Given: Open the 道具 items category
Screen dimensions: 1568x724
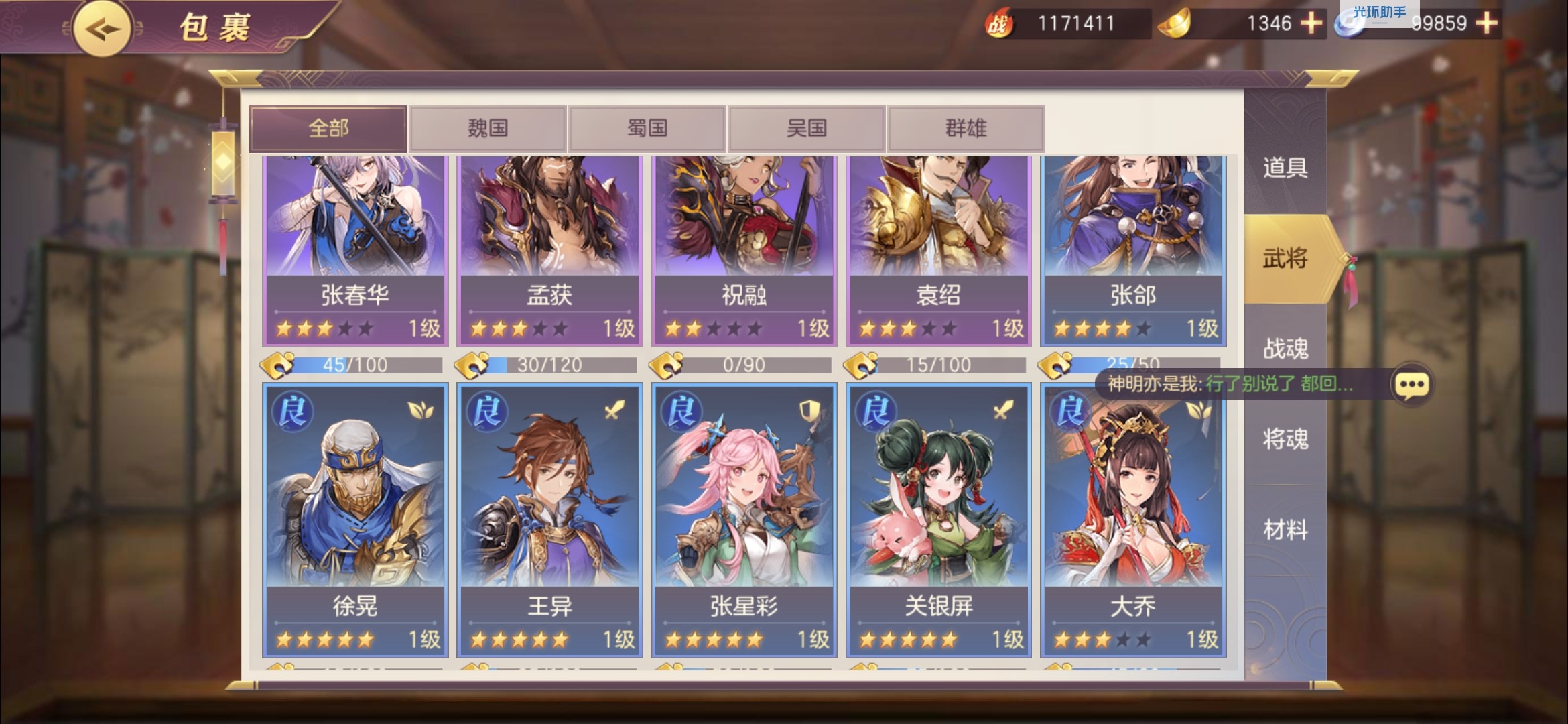Looking at the screenshot, I should [1285, 167].
